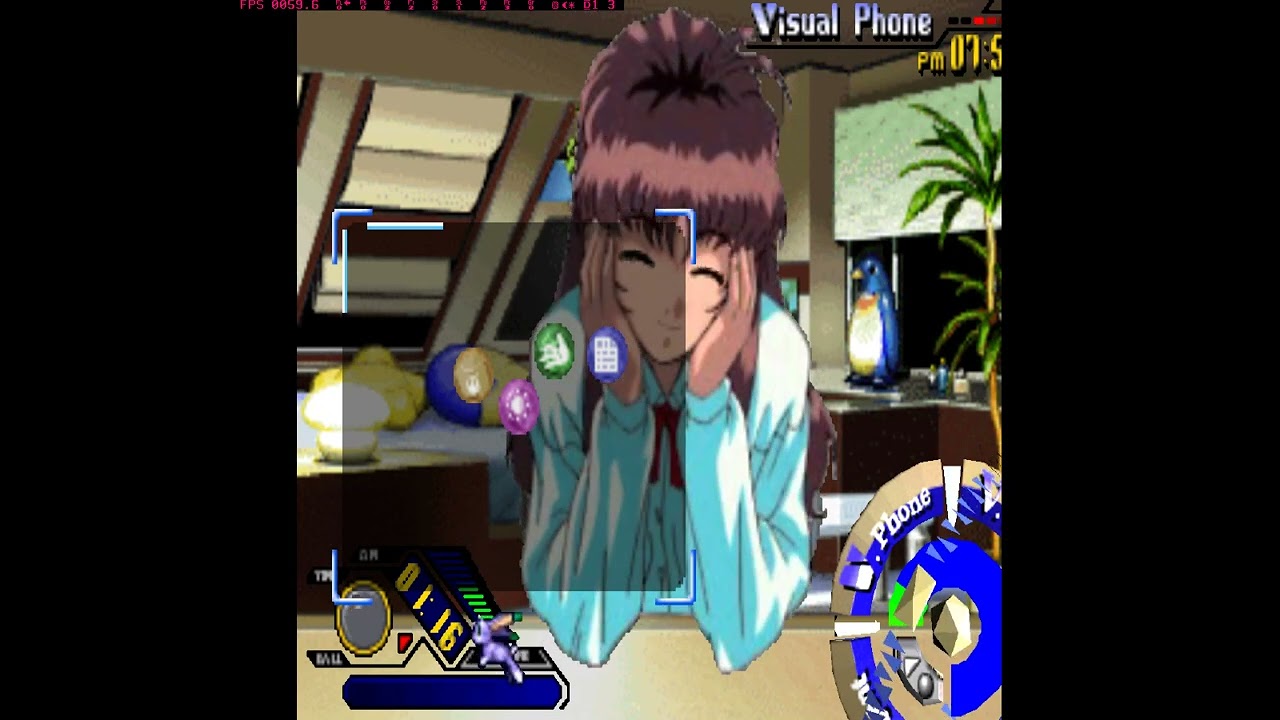Toggle the red triangle marker beside the timer
The width and height of the screenshot is (1280, 720).
click(x=404, y=645)
